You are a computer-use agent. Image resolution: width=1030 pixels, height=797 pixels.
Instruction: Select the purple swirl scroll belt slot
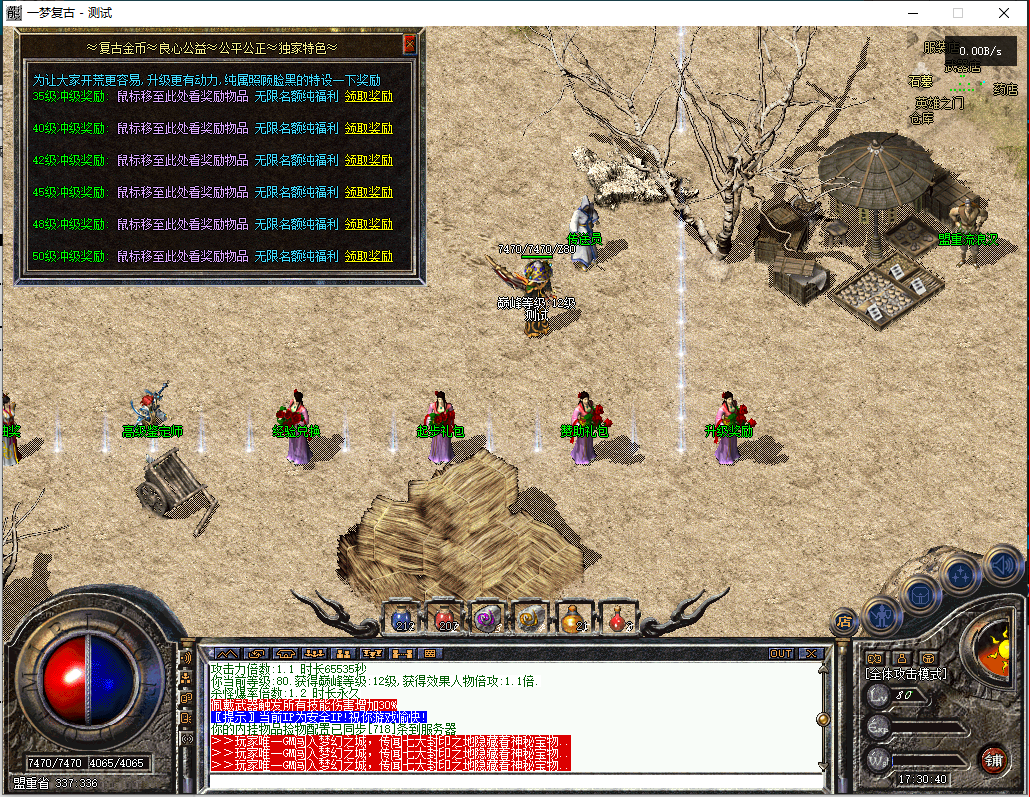487,619
